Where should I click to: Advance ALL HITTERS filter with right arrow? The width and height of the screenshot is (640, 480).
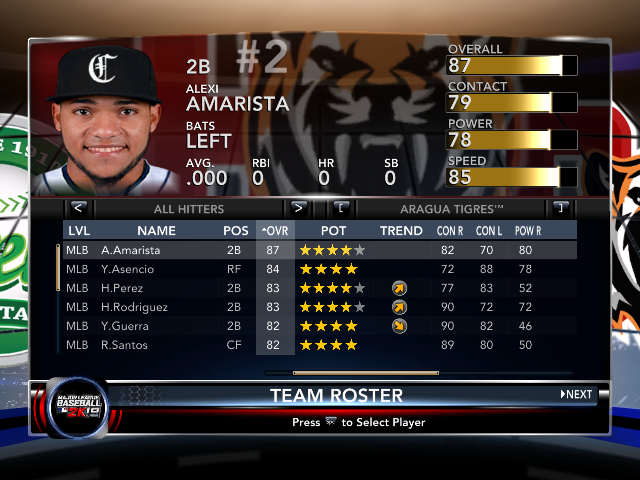298,208
